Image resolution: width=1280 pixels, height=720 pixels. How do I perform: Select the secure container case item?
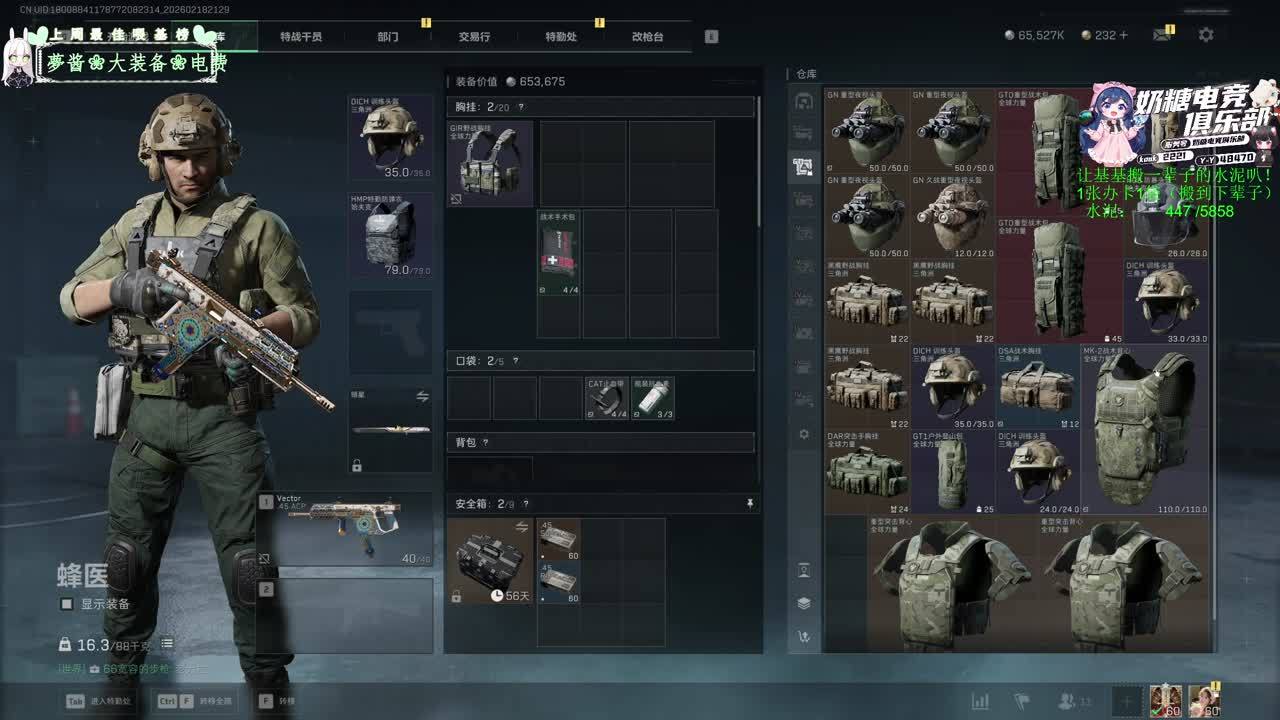490,560
